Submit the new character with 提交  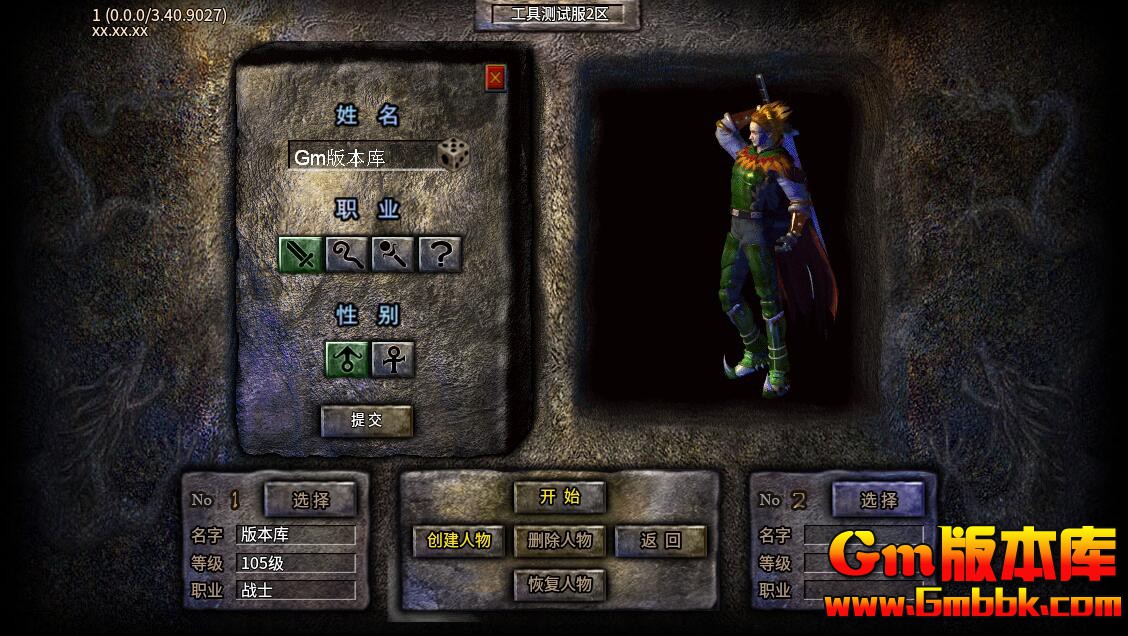366,420
